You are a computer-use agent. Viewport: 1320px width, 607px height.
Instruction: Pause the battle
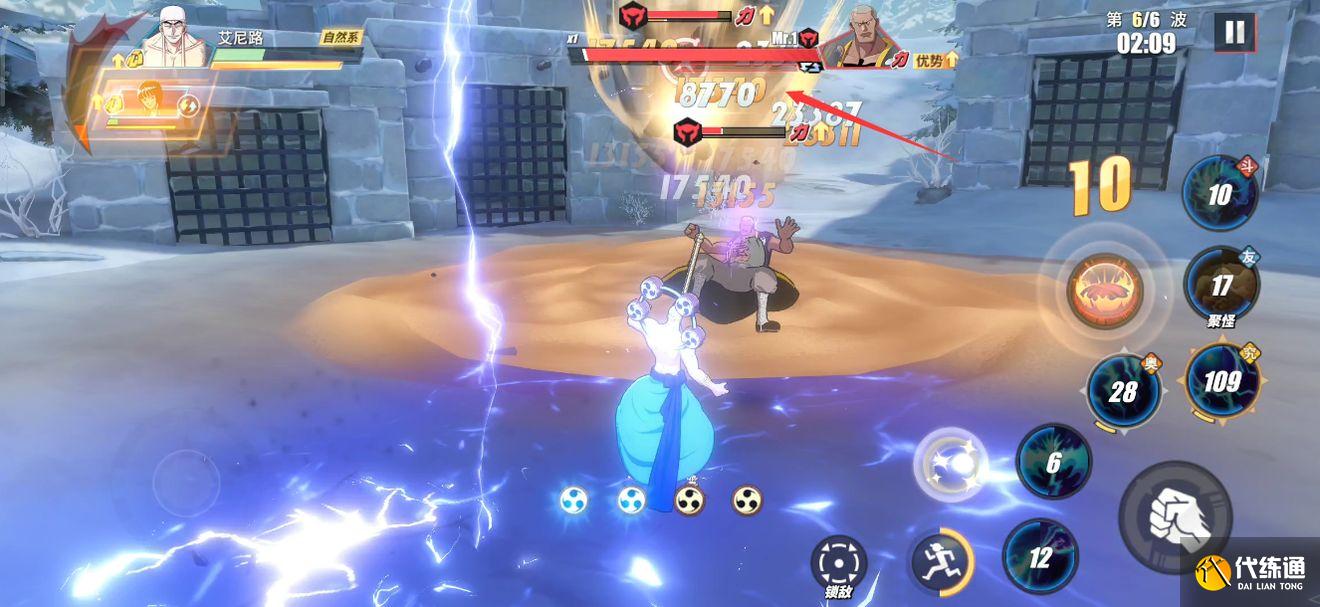pyautogui.click(x=1235, y=33)
